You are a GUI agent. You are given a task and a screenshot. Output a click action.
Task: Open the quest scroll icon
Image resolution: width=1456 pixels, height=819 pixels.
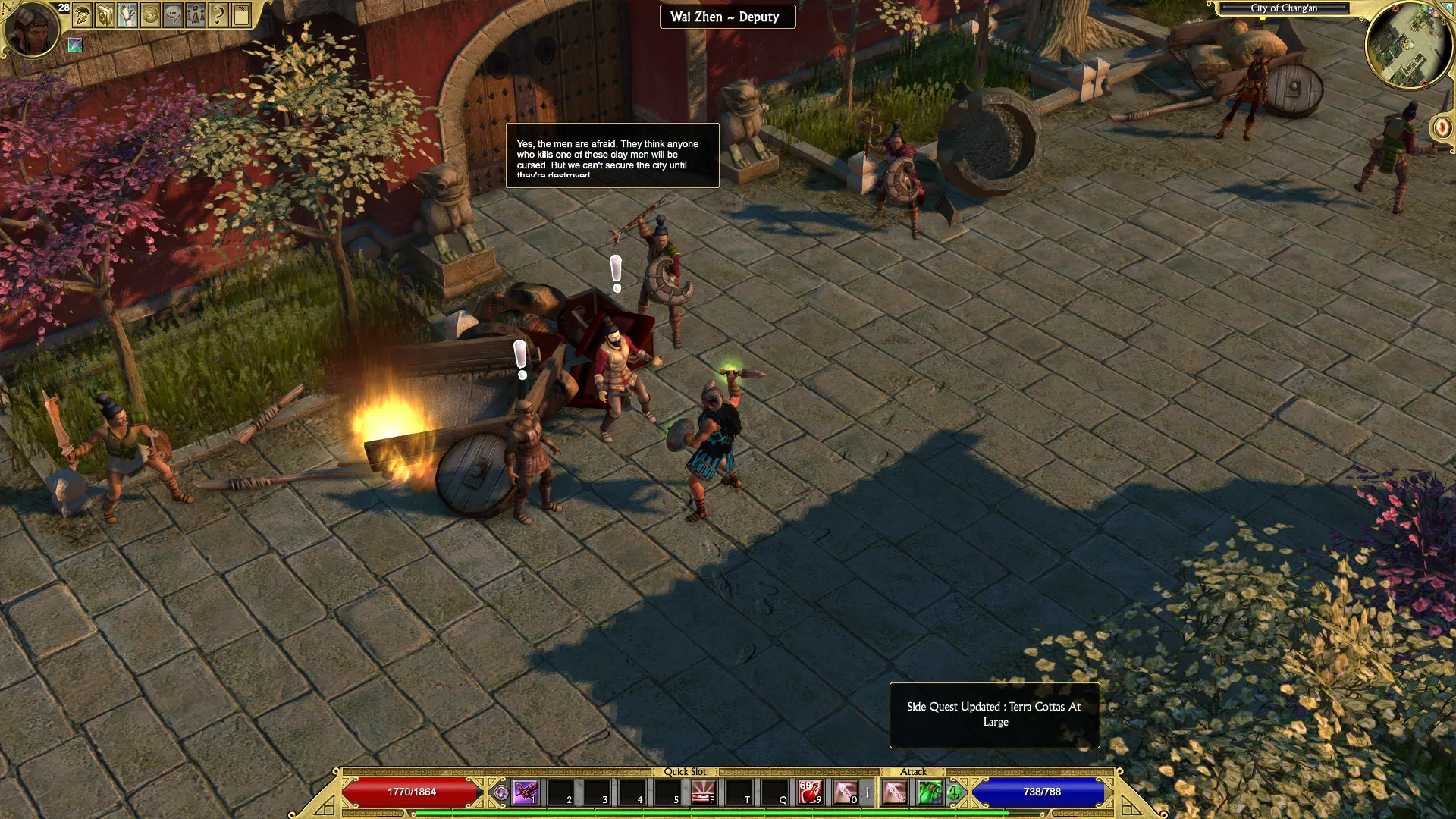[127, 15]
